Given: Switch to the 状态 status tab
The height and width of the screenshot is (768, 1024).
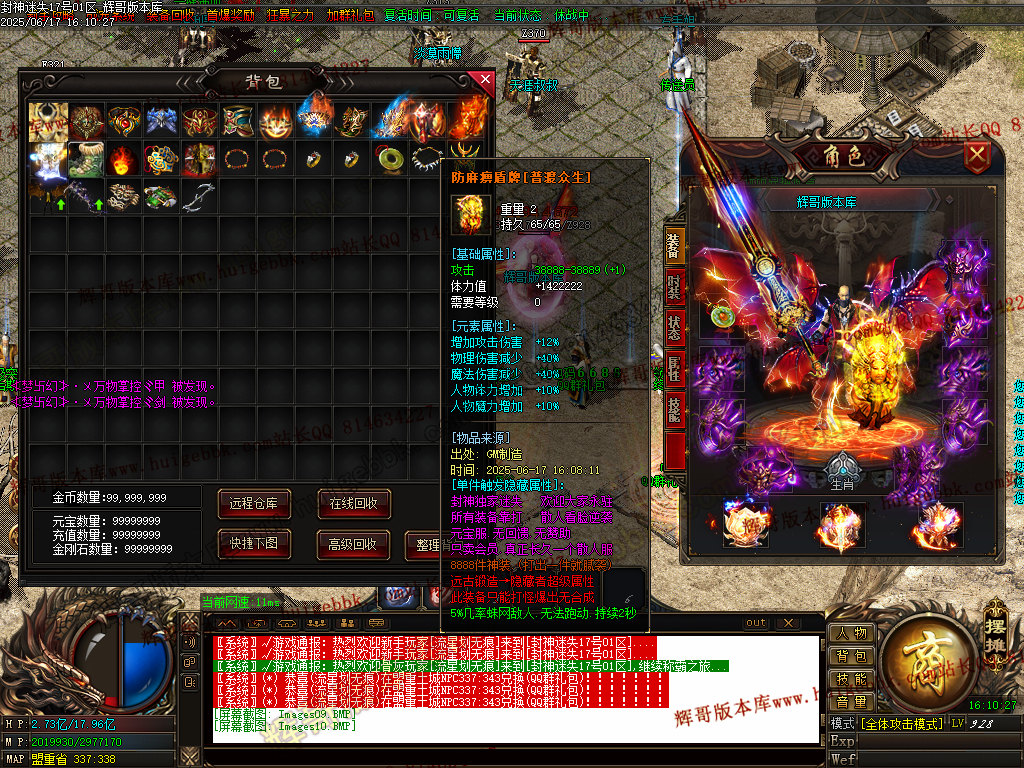Looking at the screenshot, I should coord(675,327).
